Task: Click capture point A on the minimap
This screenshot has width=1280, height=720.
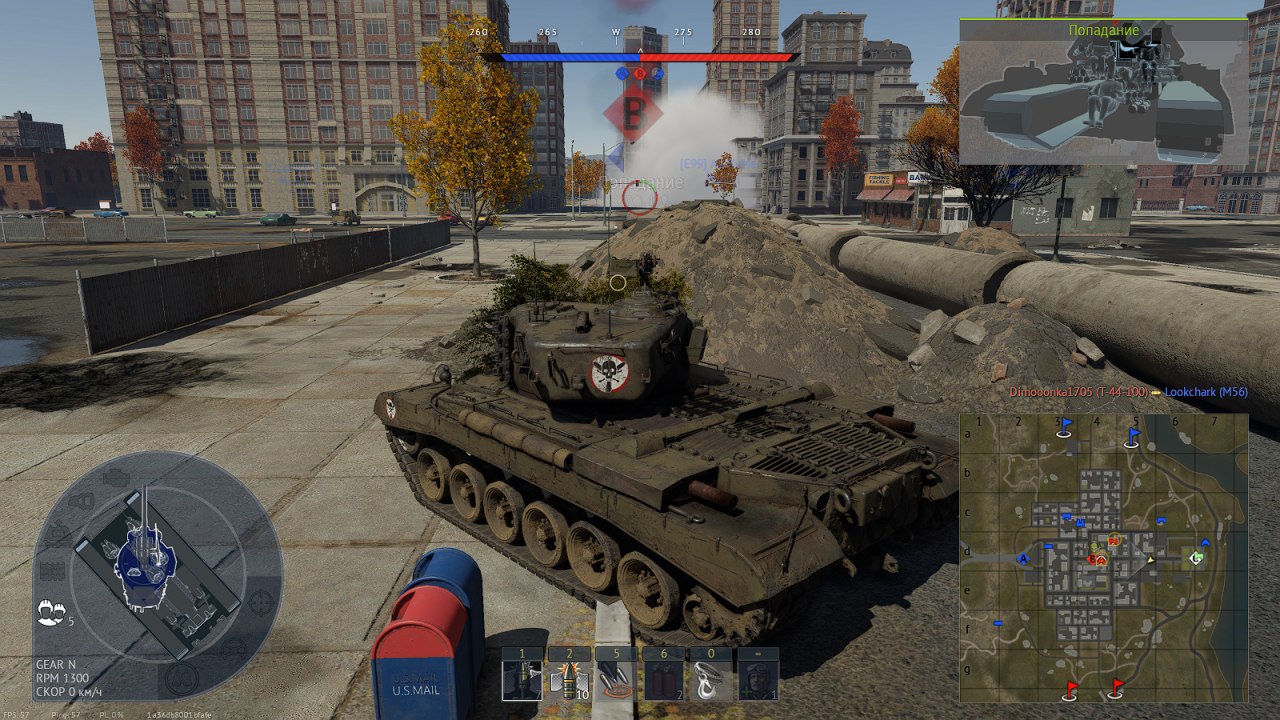Action: point(1023,559)
